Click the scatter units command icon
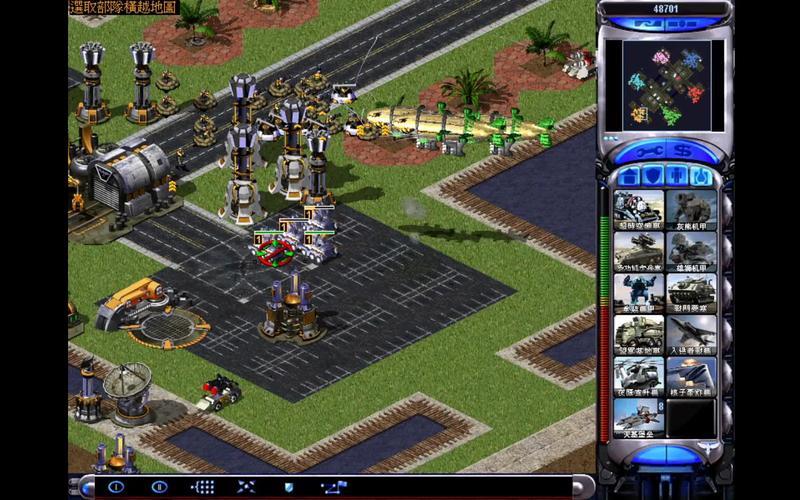The height and width of the screenshot is (500, 800). click(246, 487)
